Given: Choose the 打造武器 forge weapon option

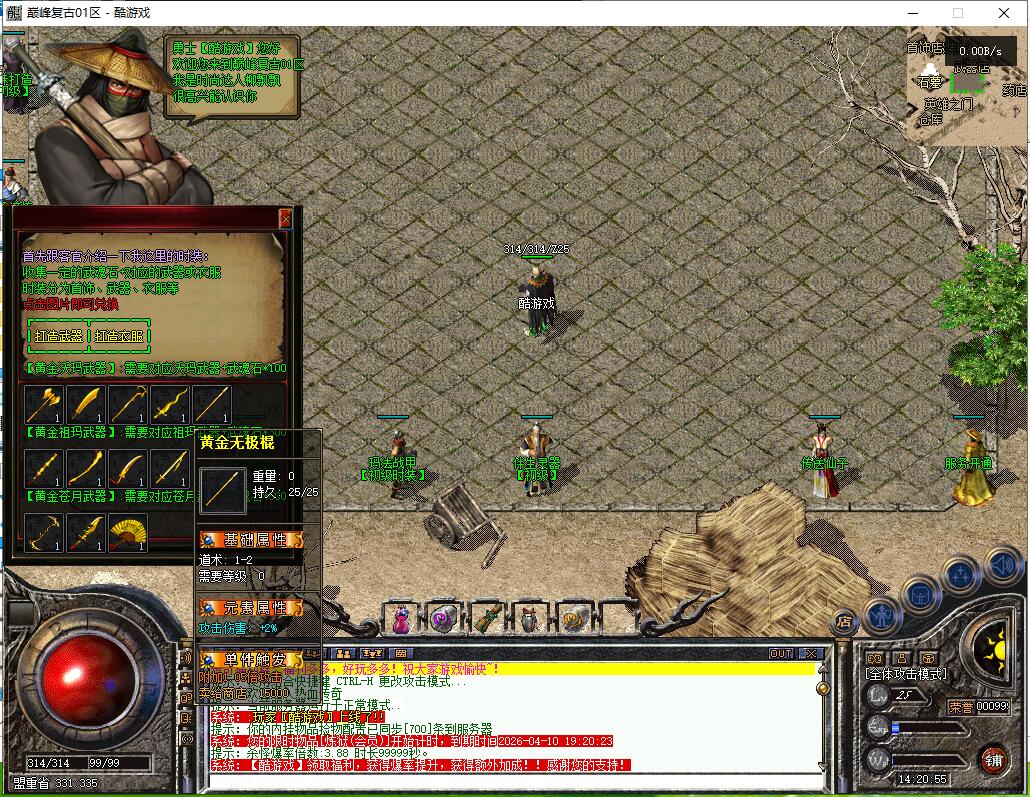Looking at the screenshot, I should (x=59, y=336).
